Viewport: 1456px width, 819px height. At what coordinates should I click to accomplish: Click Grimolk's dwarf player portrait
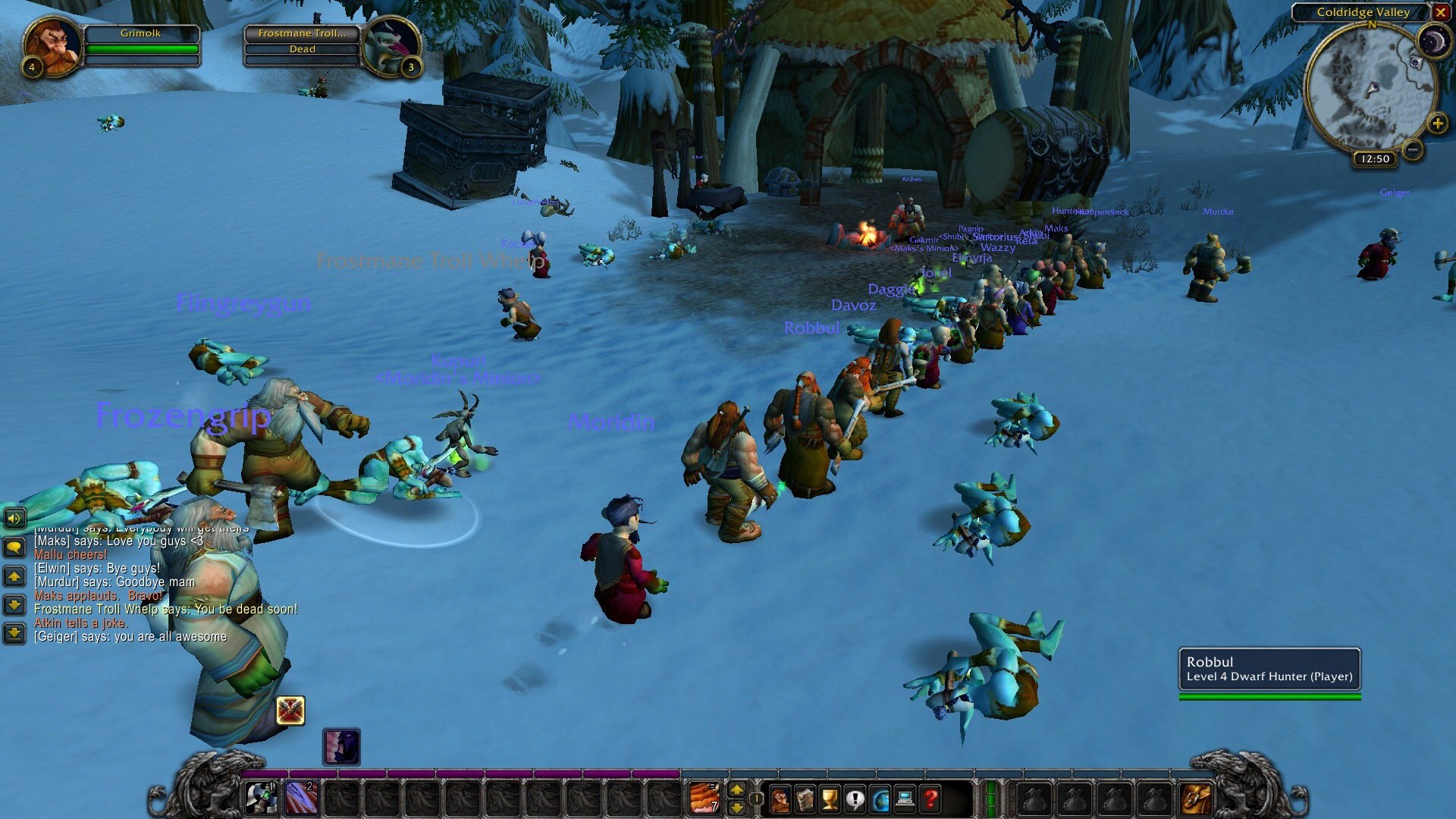53,45
